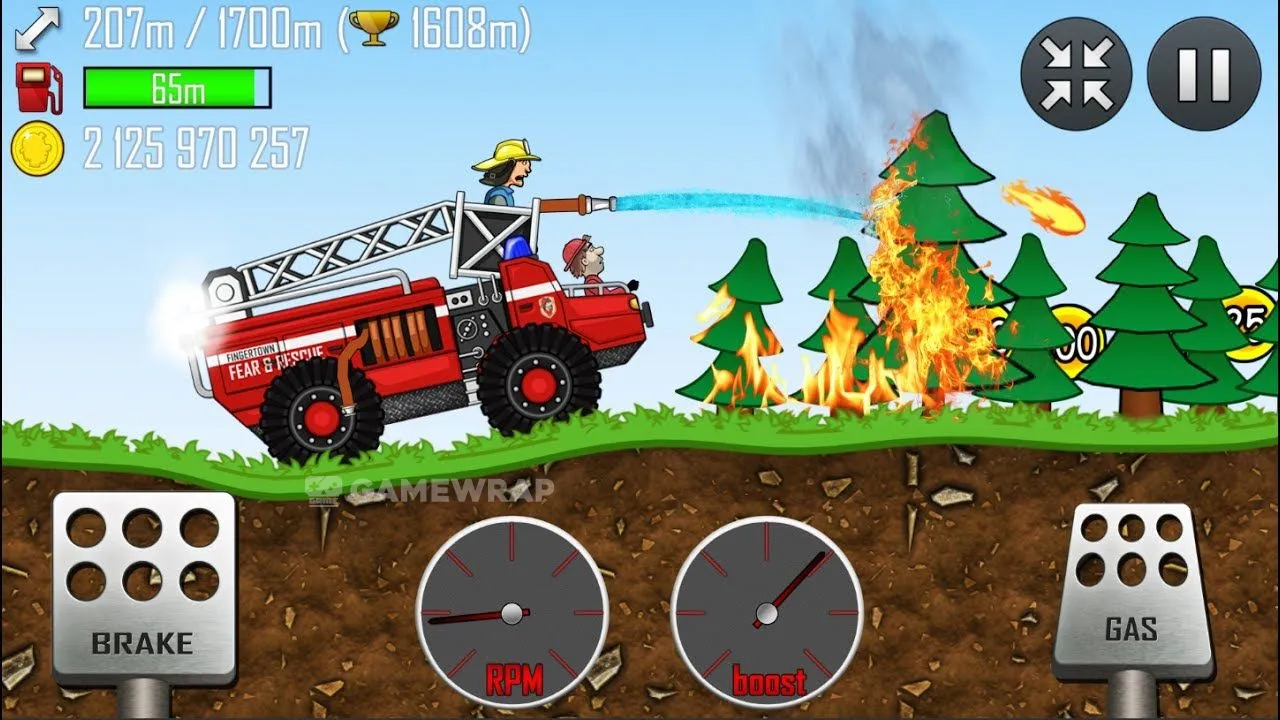This screenshot has width=1280, height=720.
Task: Tap the BRAKE pedal
Action: tap(143, 587)
